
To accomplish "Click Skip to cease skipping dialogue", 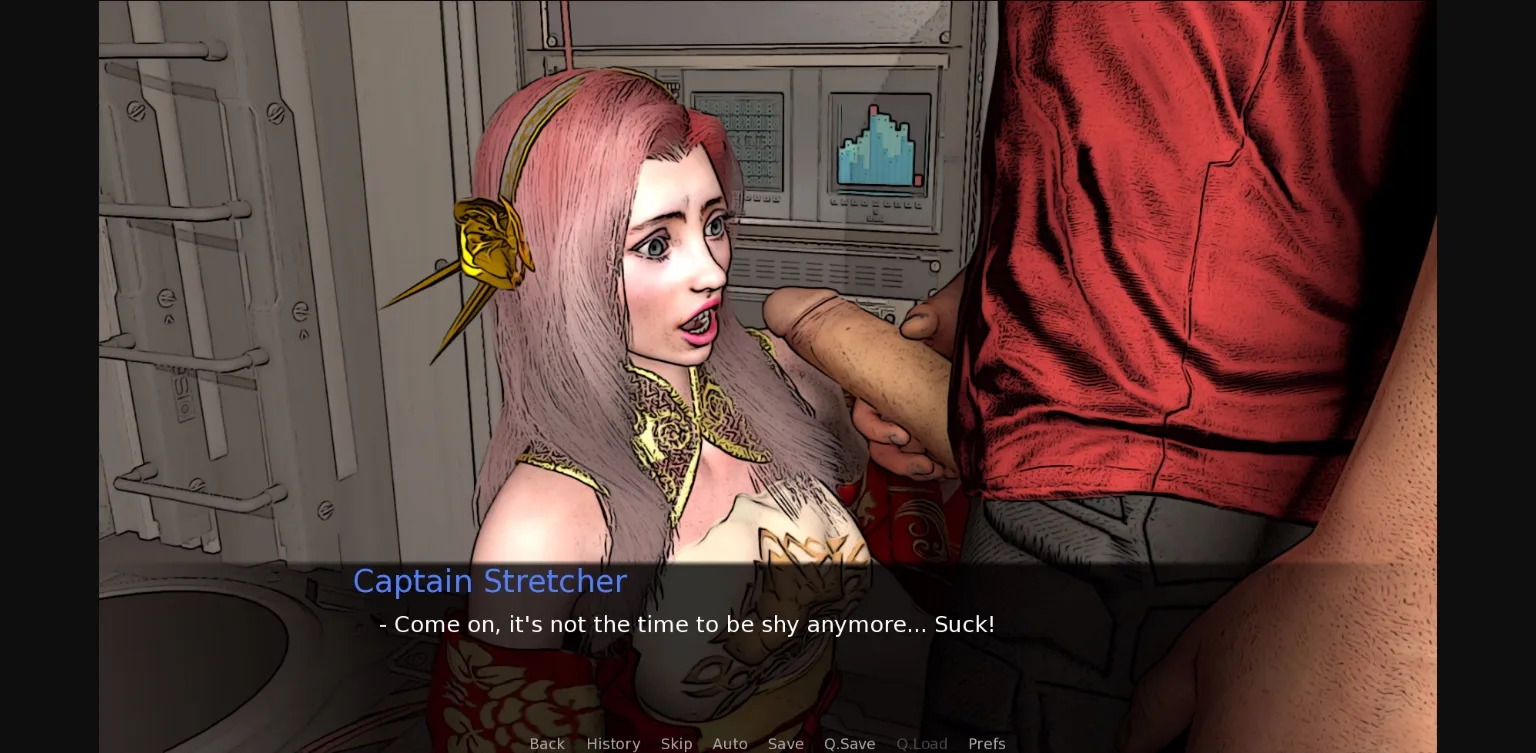I will (x=676, y=744).
